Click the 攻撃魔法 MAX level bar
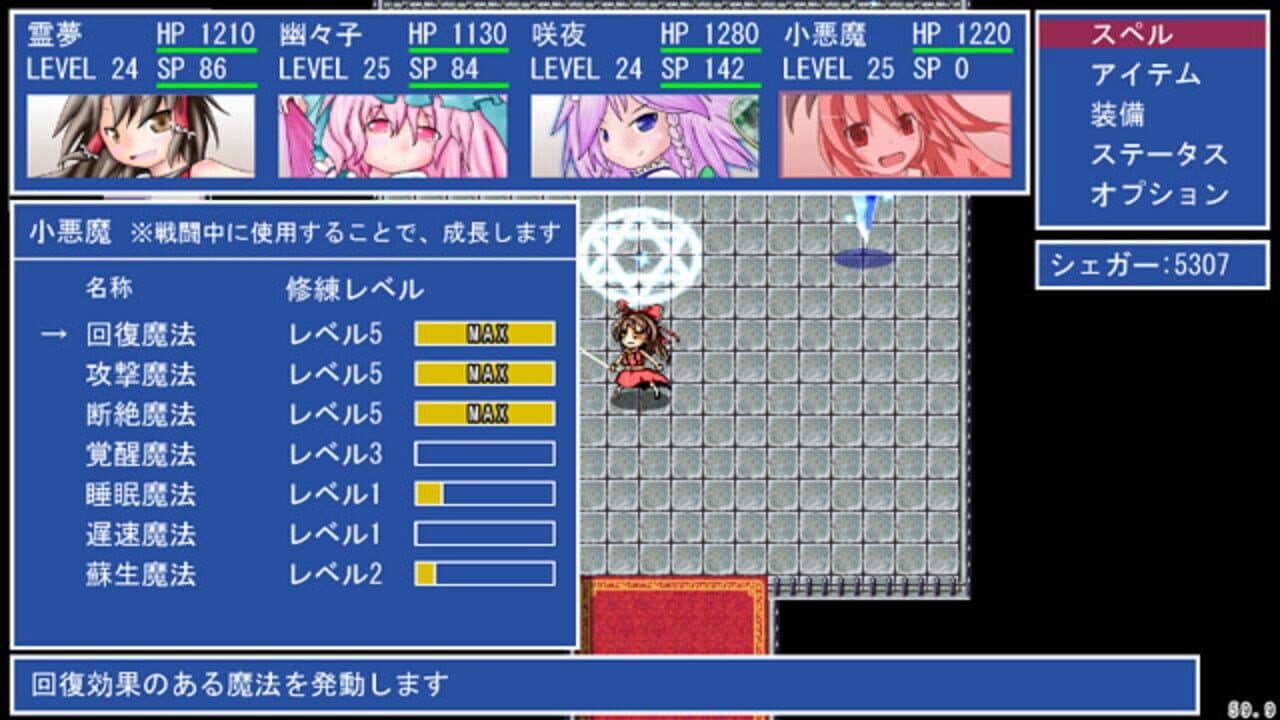The image size is (1280, 720). pos(483,374)
